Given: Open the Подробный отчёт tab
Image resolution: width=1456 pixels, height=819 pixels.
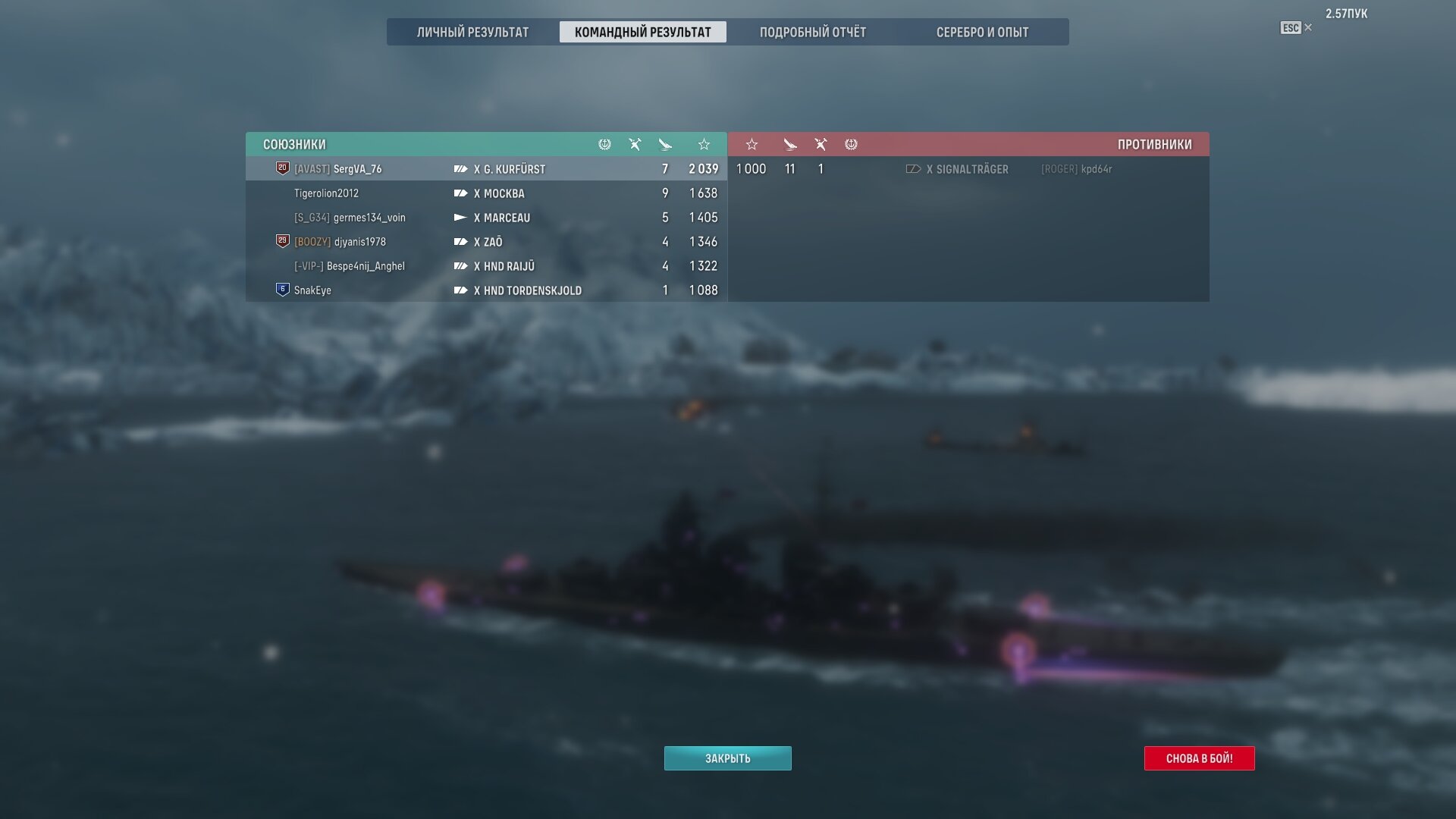Looking at the screenshot, I should coord(812,32).
